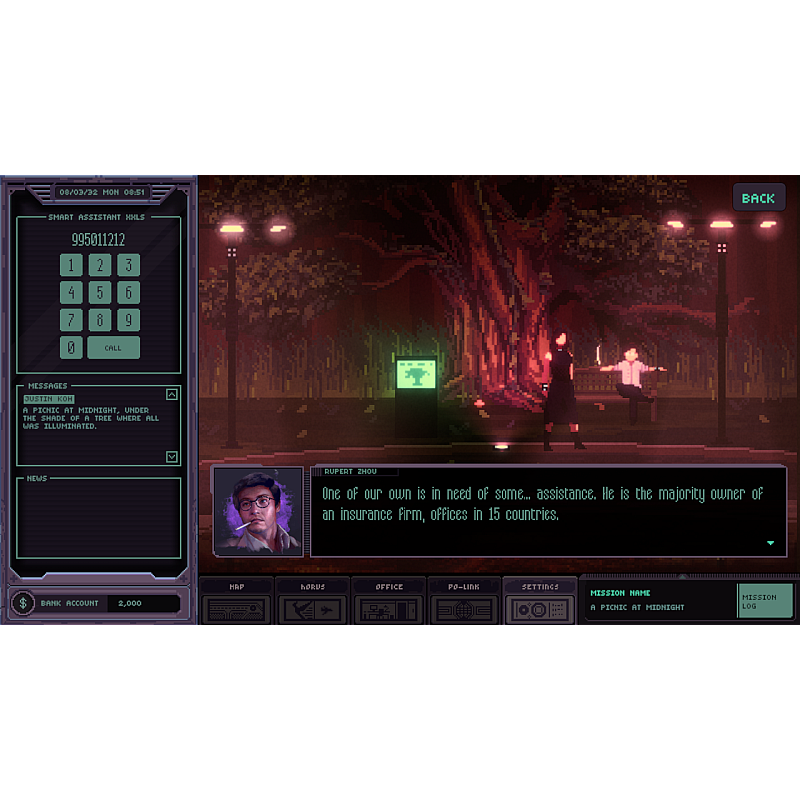Choose the 6 keypad button
The image size is (800, 800).
(128, 293)
